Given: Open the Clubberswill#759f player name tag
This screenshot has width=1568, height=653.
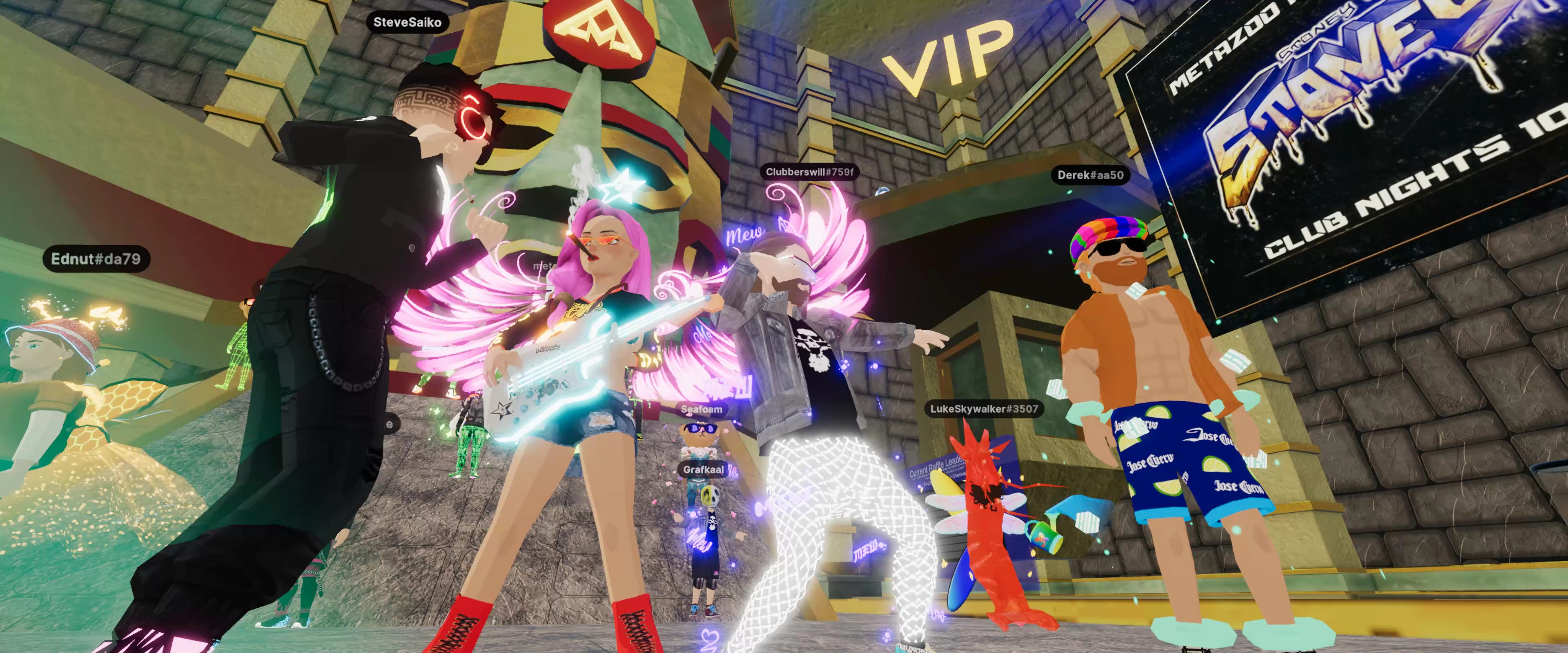Looking at the screenshot, I should [810, 172].
